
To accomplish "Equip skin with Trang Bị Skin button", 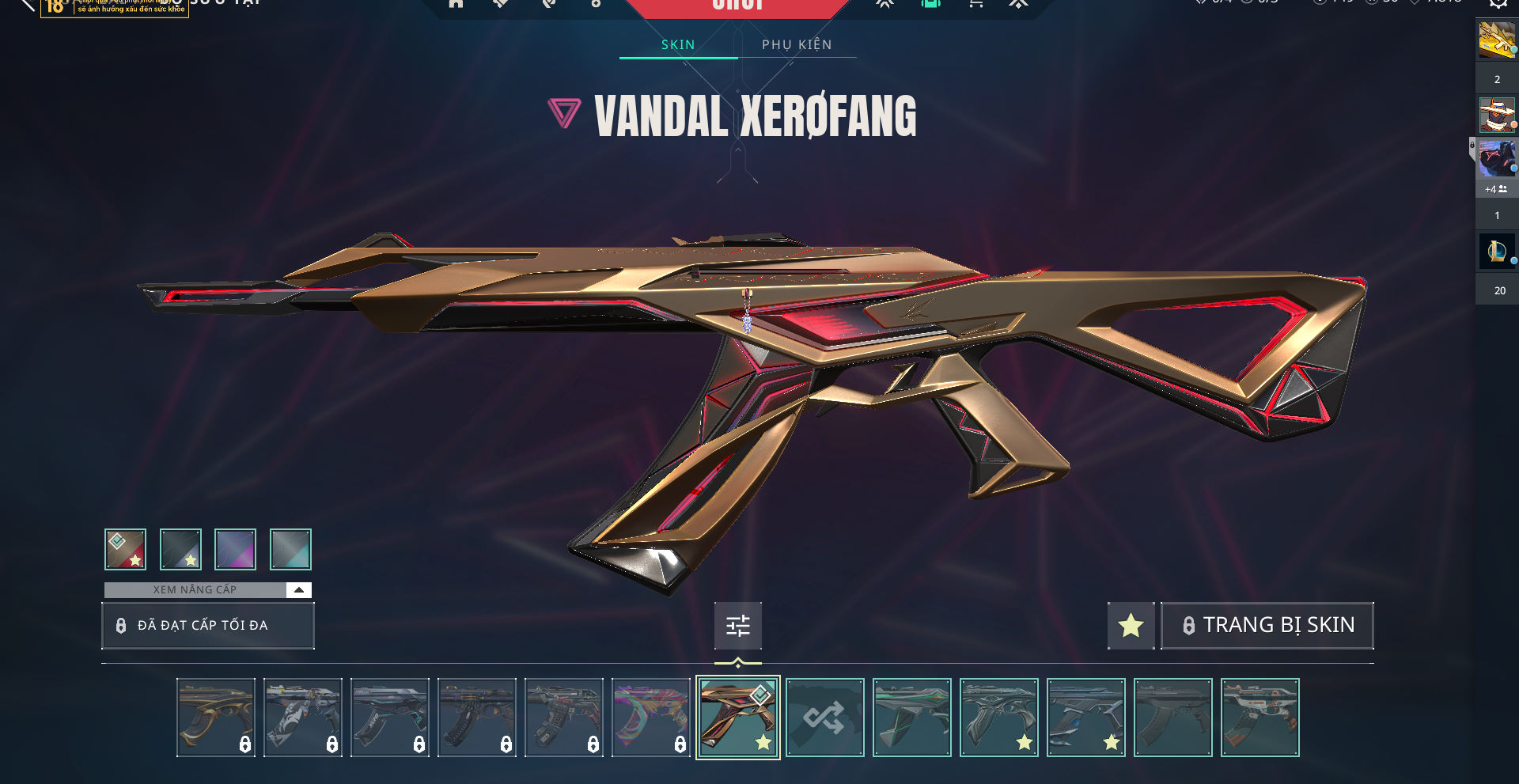I will coord(1267,626).
